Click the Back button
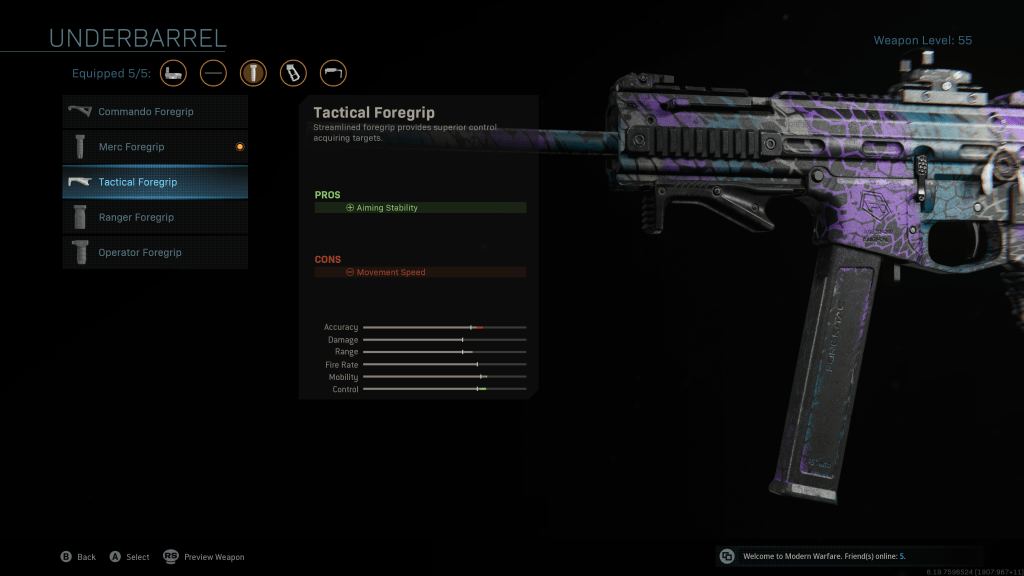The image size is (1024, 576). [78, 557]
